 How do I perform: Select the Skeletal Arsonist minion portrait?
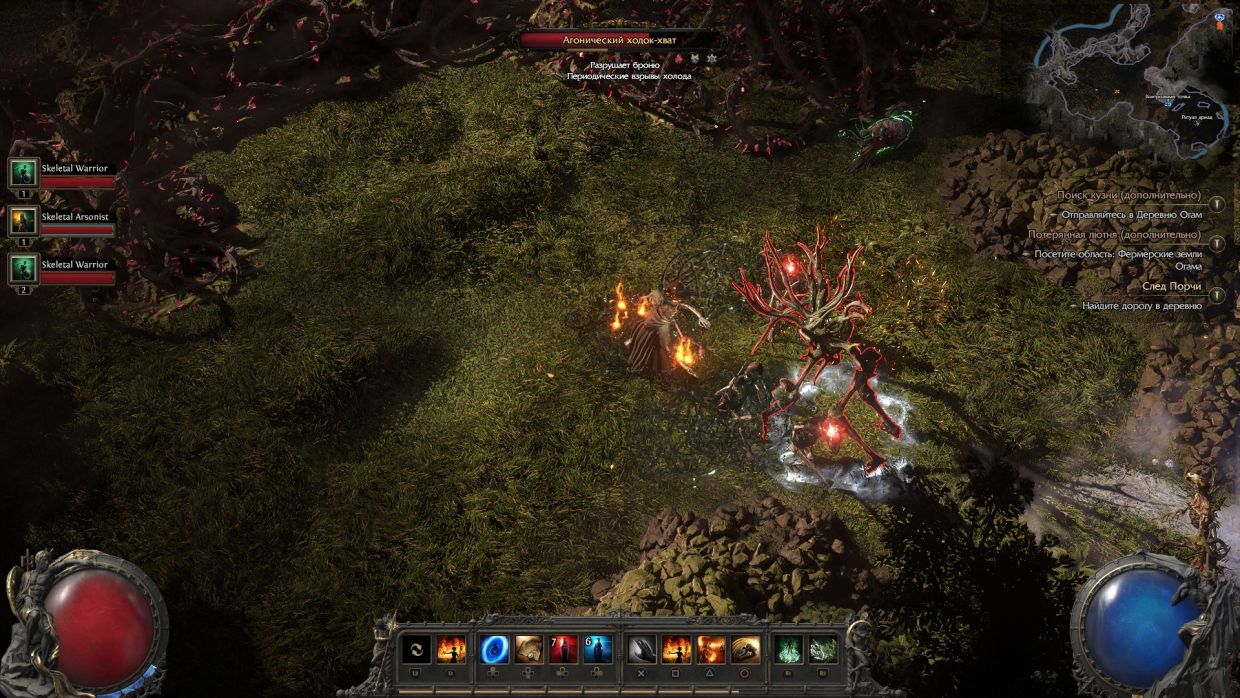23,221
